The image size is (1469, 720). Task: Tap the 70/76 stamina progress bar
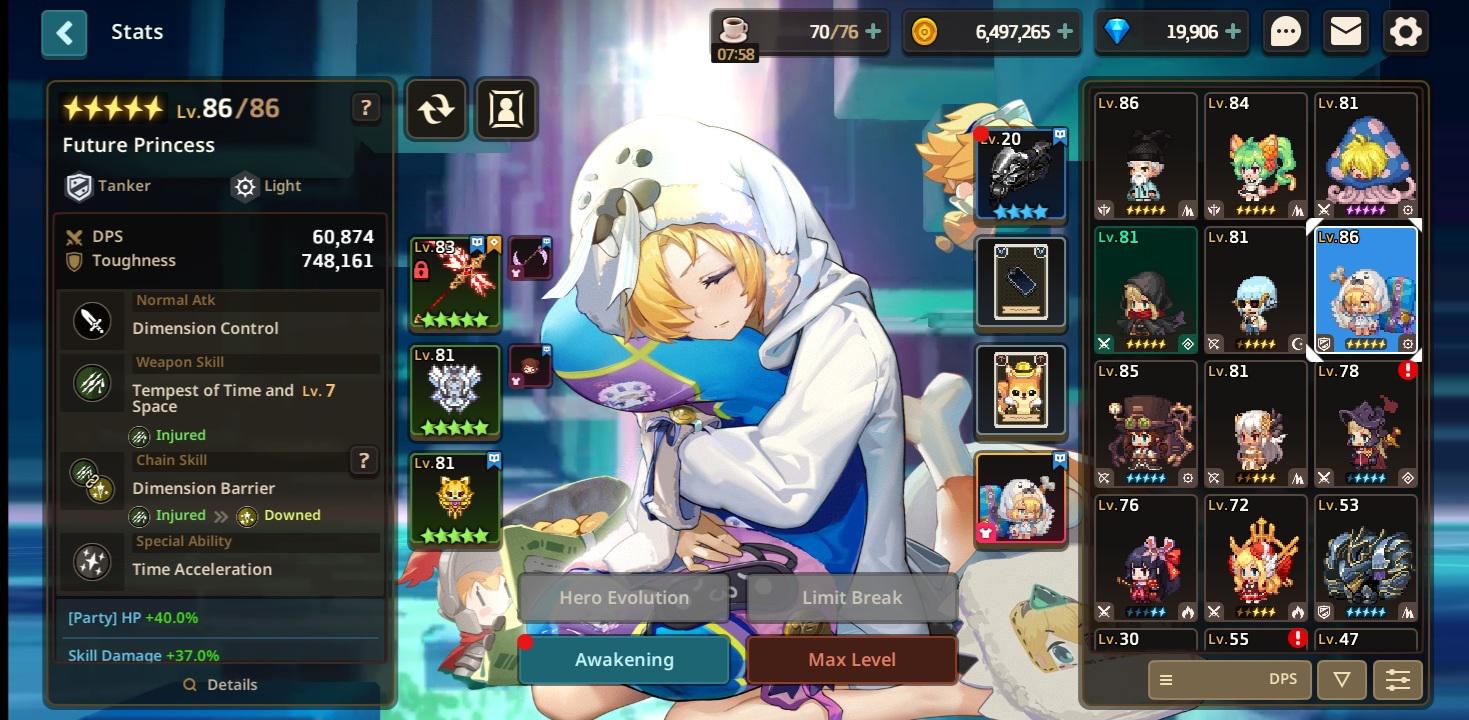click(x=799, y=31)
